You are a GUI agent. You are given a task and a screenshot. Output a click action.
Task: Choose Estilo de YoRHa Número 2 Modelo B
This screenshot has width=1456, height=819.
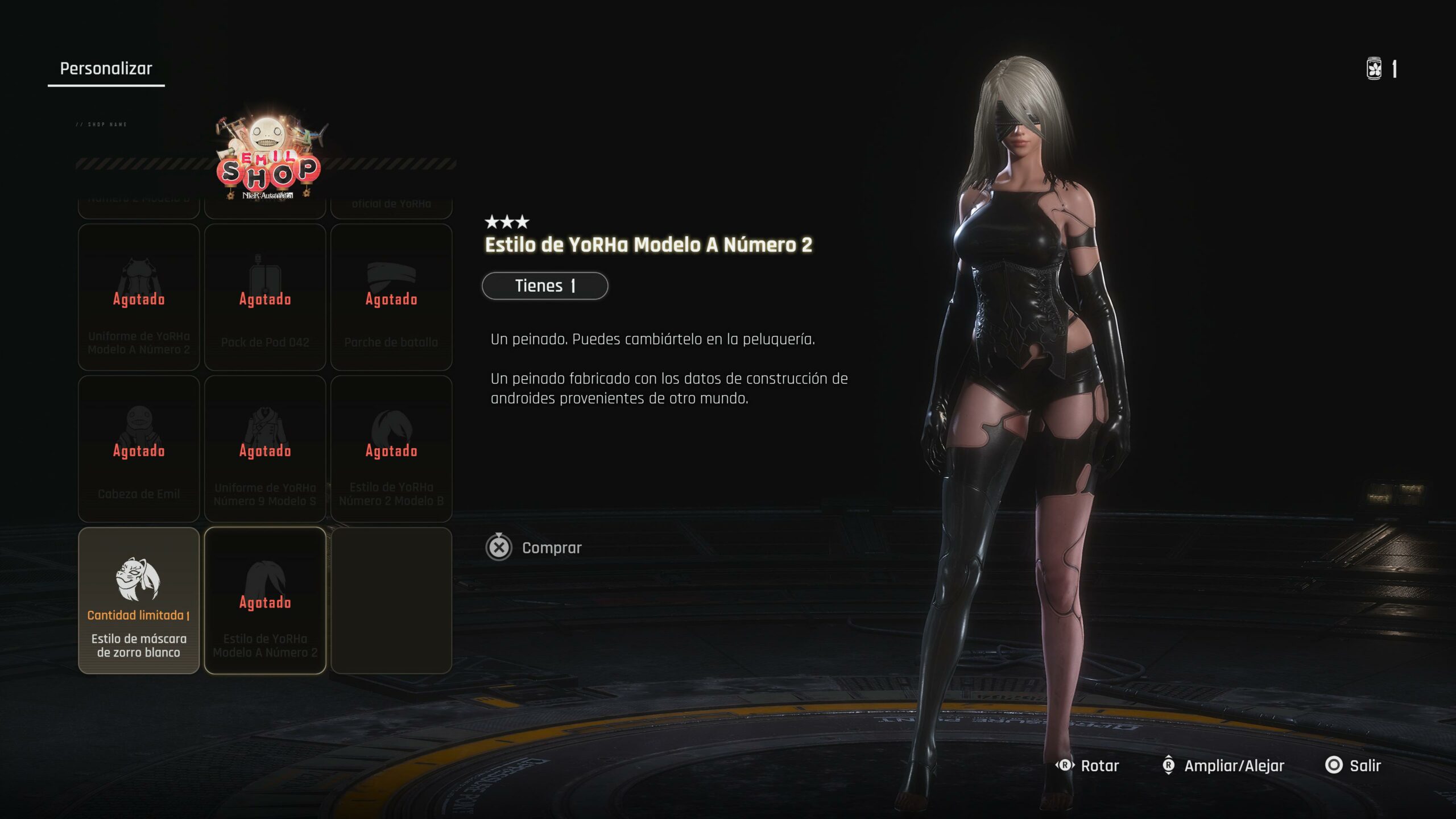[391, 449]
